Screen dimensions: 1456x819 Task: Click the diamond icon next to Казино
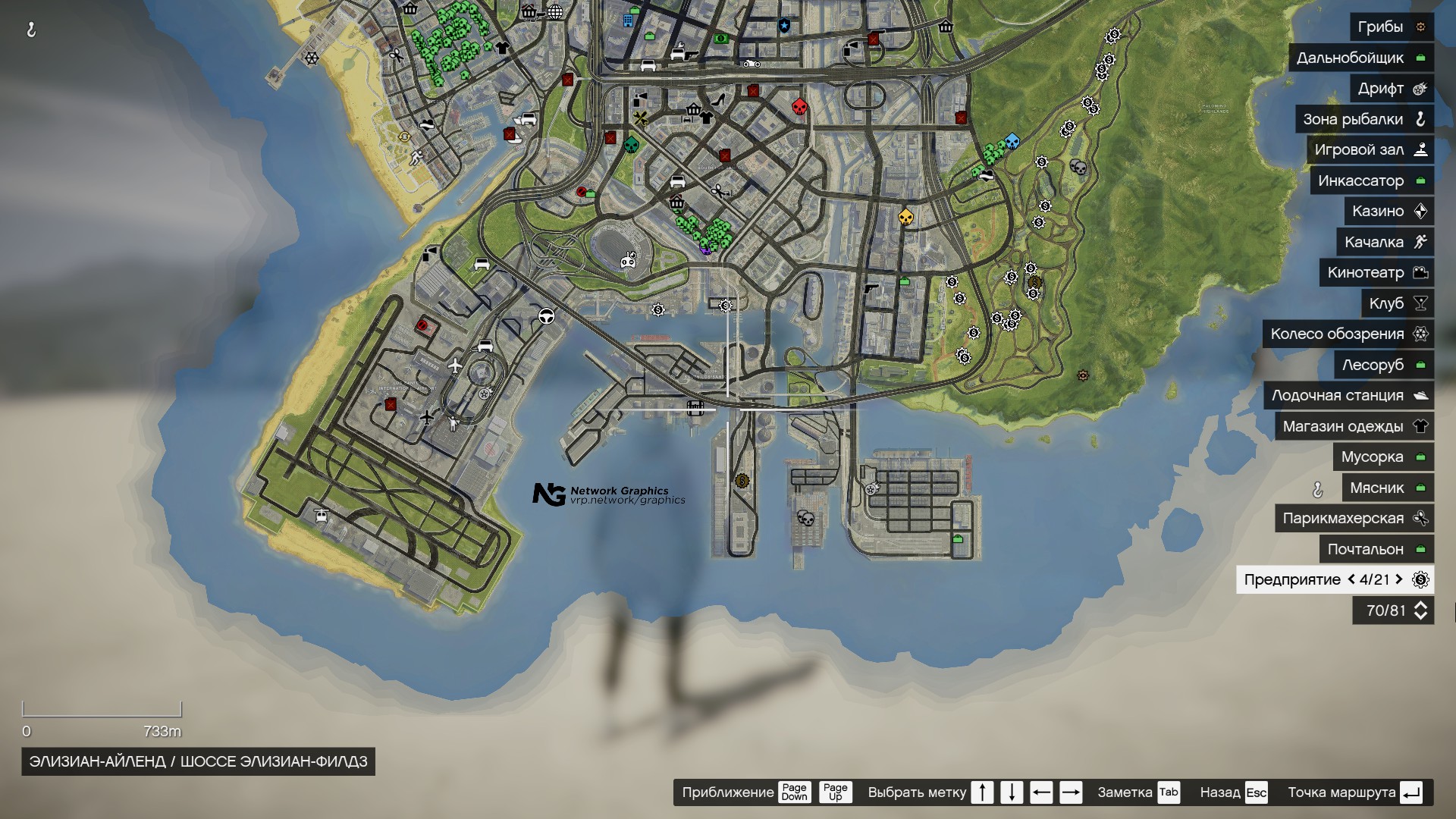coord(1420,211)
